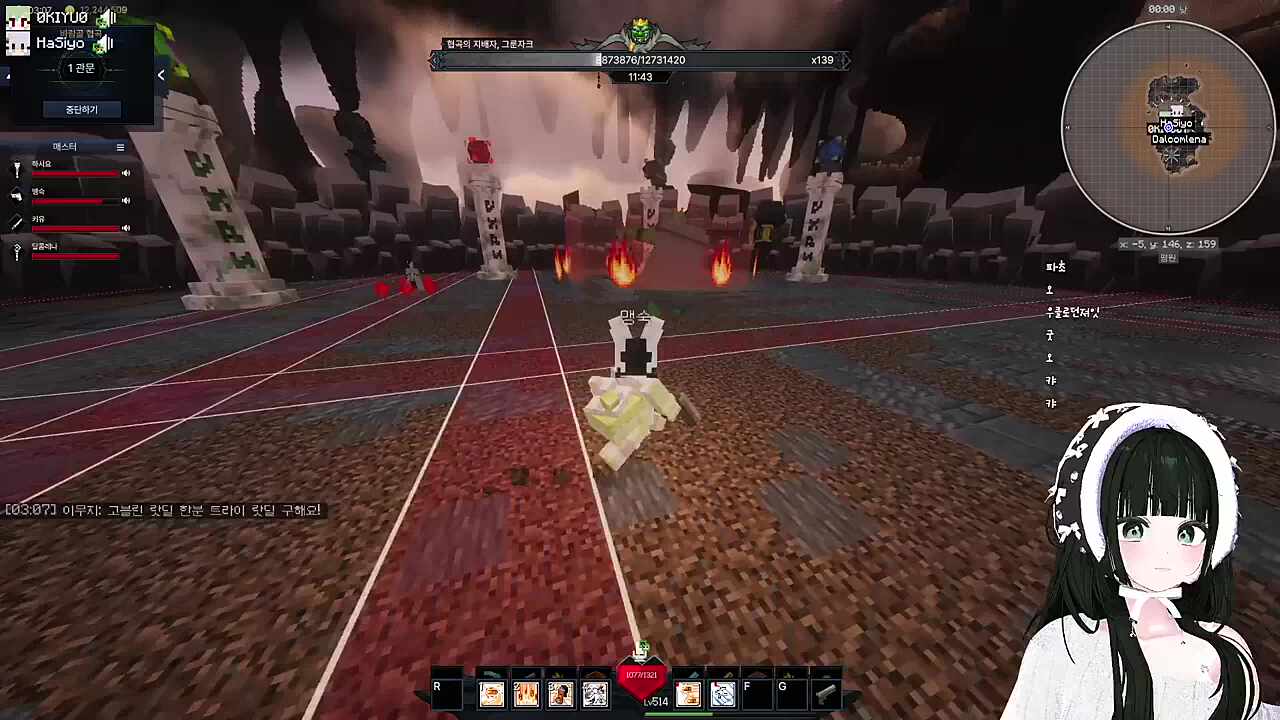Click the 중단하기 stop button
The height and width of the screenshot is (720, 1280).
81,109
